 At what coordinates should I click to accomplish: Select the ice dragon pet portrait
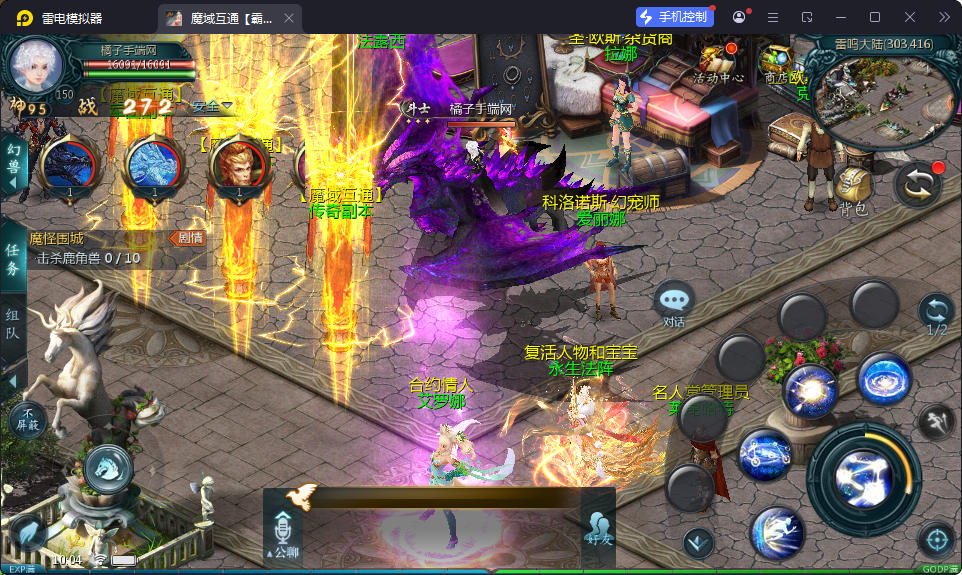pyautogui.click(x=153, y=163)
